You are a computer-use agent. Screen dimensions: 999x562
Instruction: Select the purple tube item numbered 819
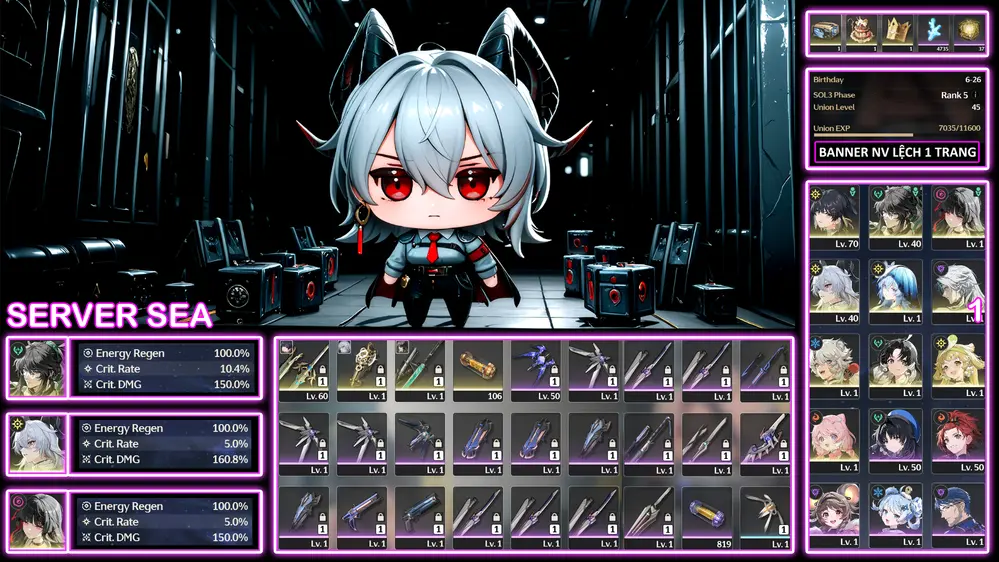click(711, 513)
